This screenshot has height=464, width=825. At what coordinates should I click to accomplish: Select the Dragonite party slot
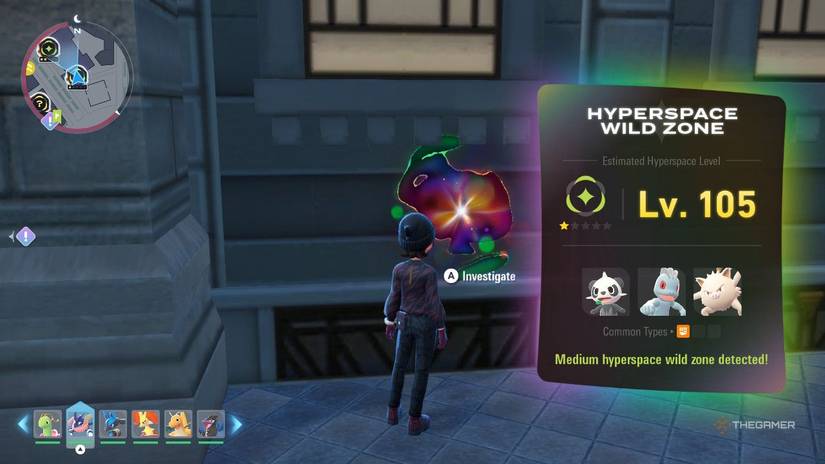tap(178, 425)
